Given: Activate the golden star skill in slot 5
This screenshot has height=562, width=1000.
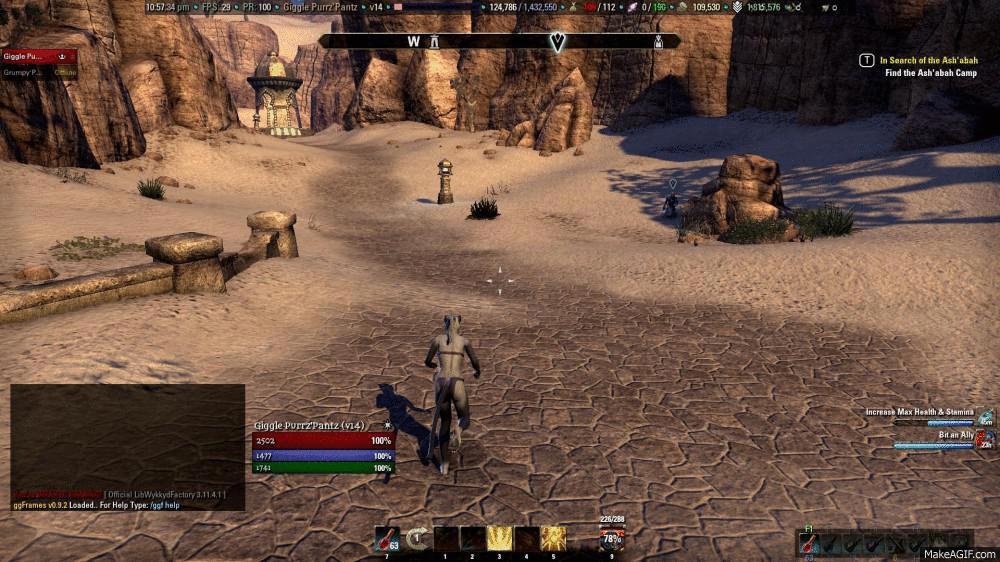Looking at the screenshot, I should tap(553, 539).
